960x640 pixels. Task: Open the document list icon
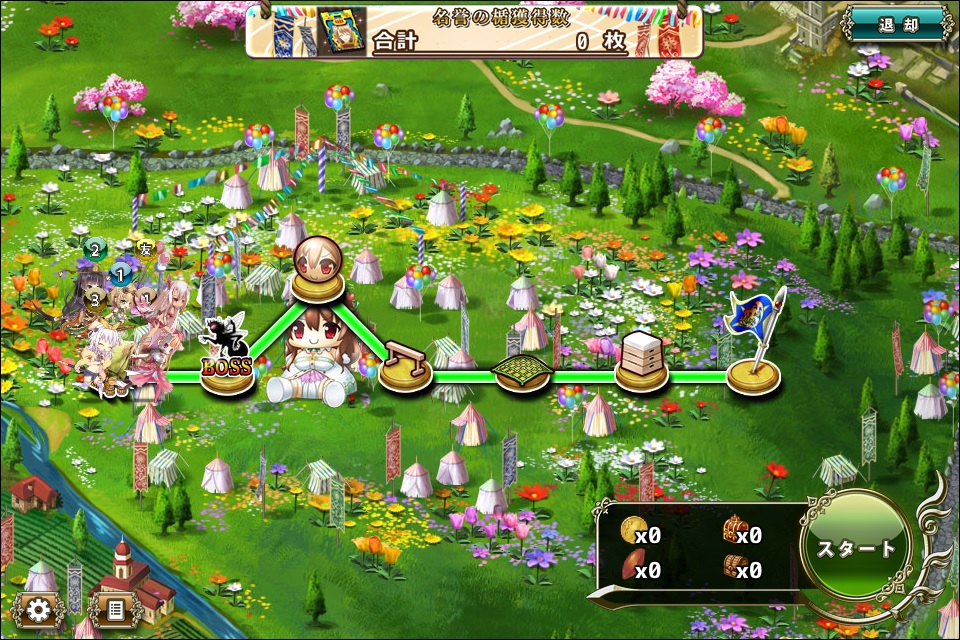pos(114,609)
